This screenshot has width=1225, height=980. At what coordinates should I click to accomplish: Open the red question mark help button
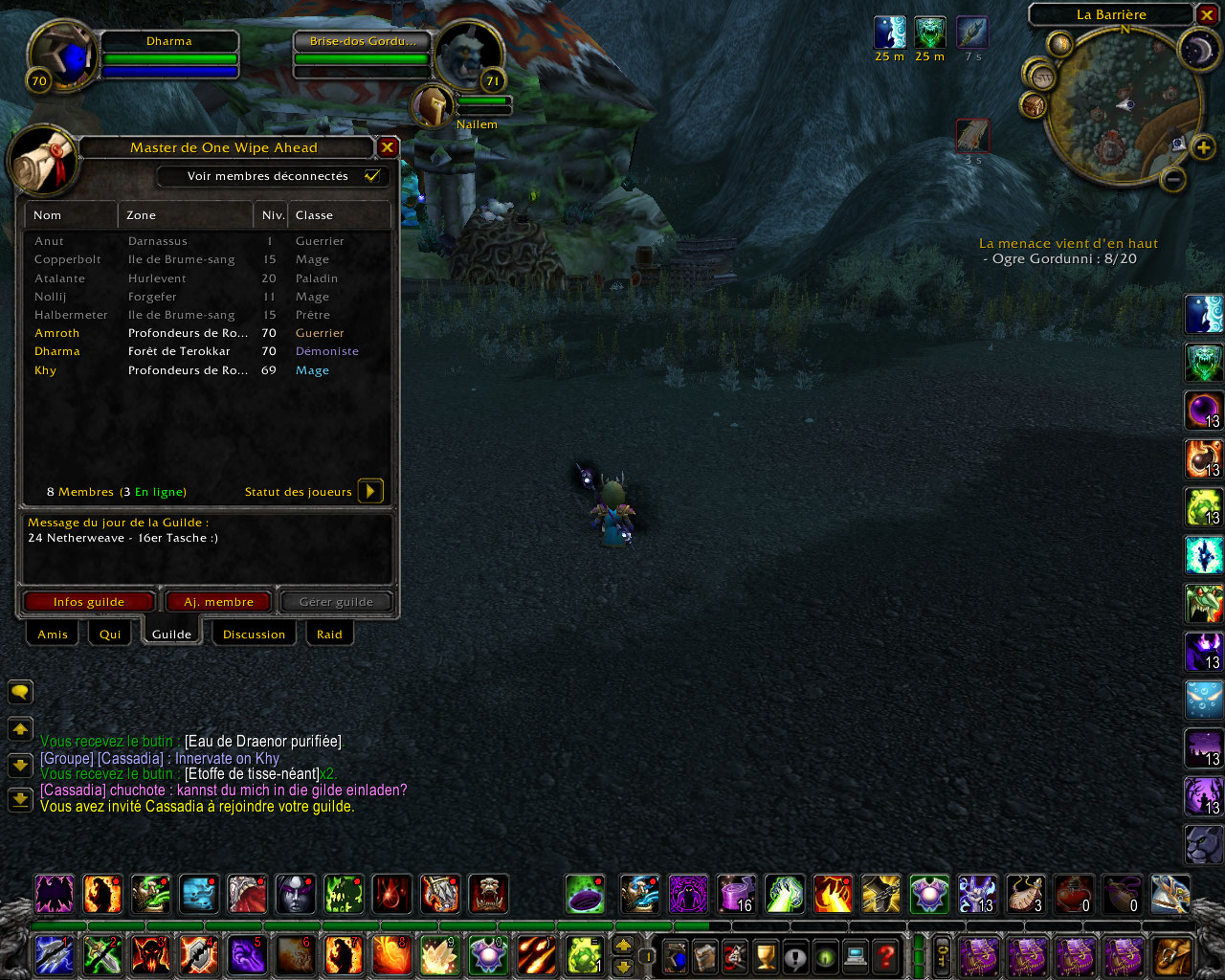pos(887,955)
